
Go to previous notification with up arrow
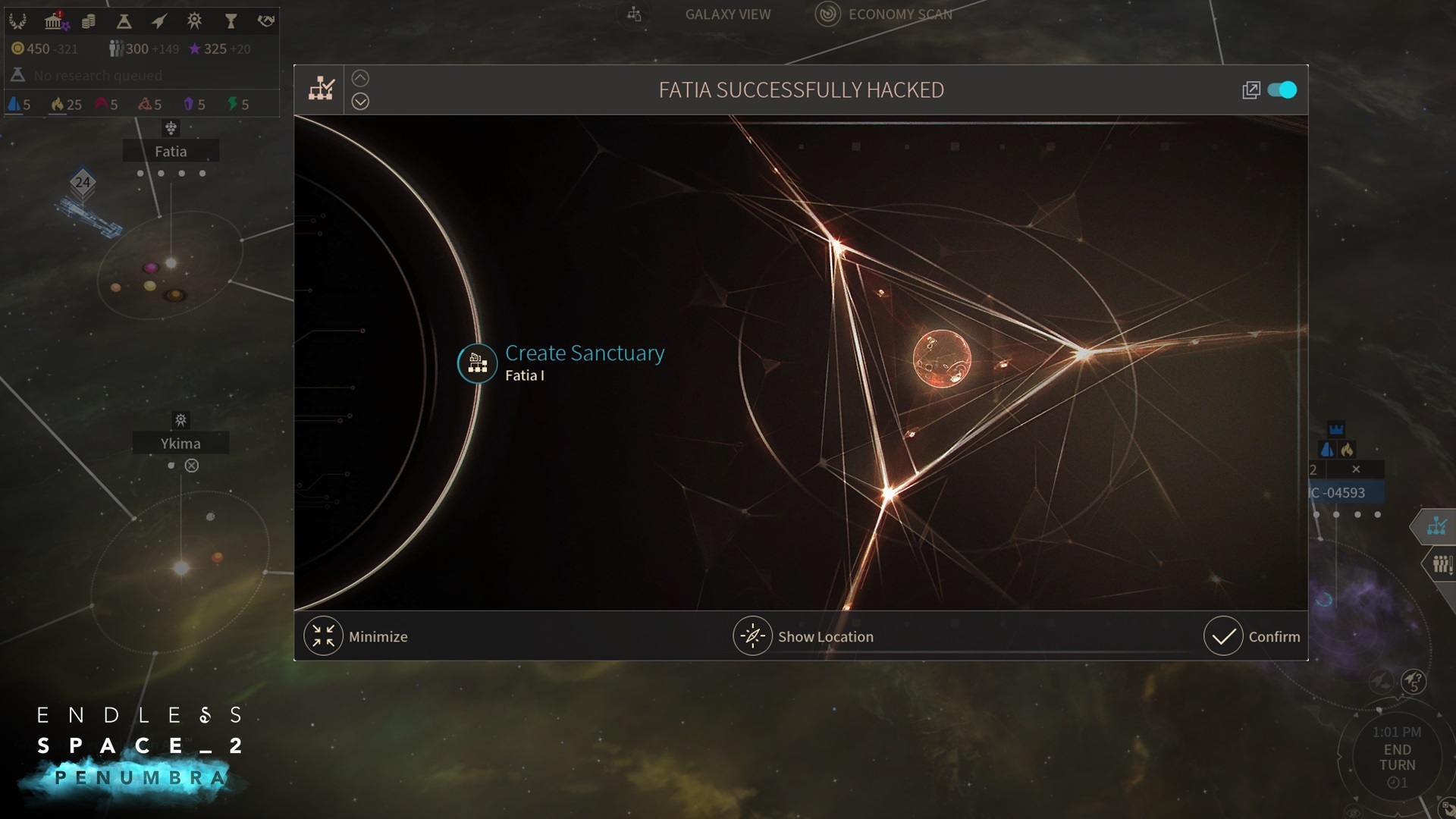[x=360, y=78]
